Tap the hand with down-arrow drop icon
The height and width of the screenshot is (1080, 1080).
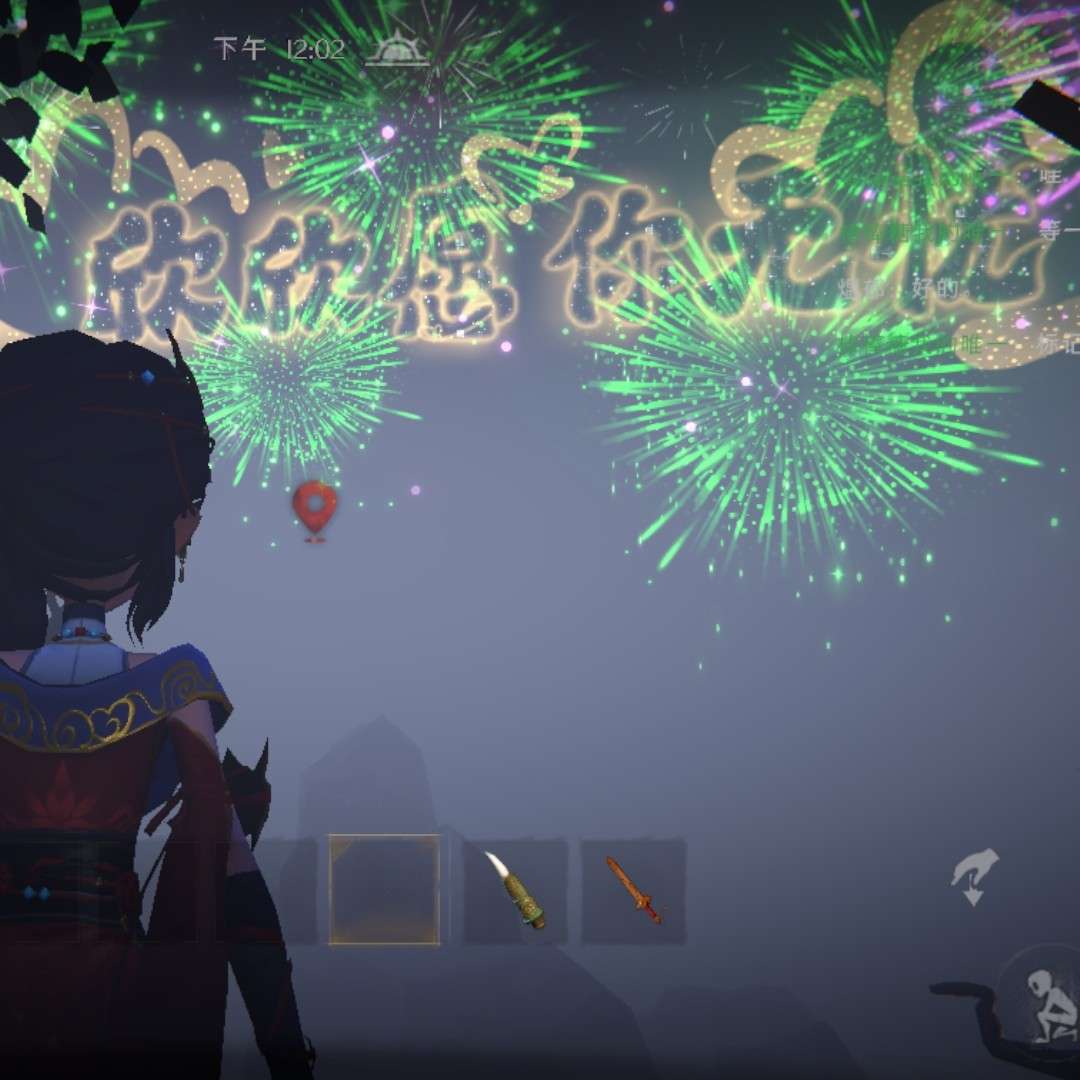tap(974, 876)
